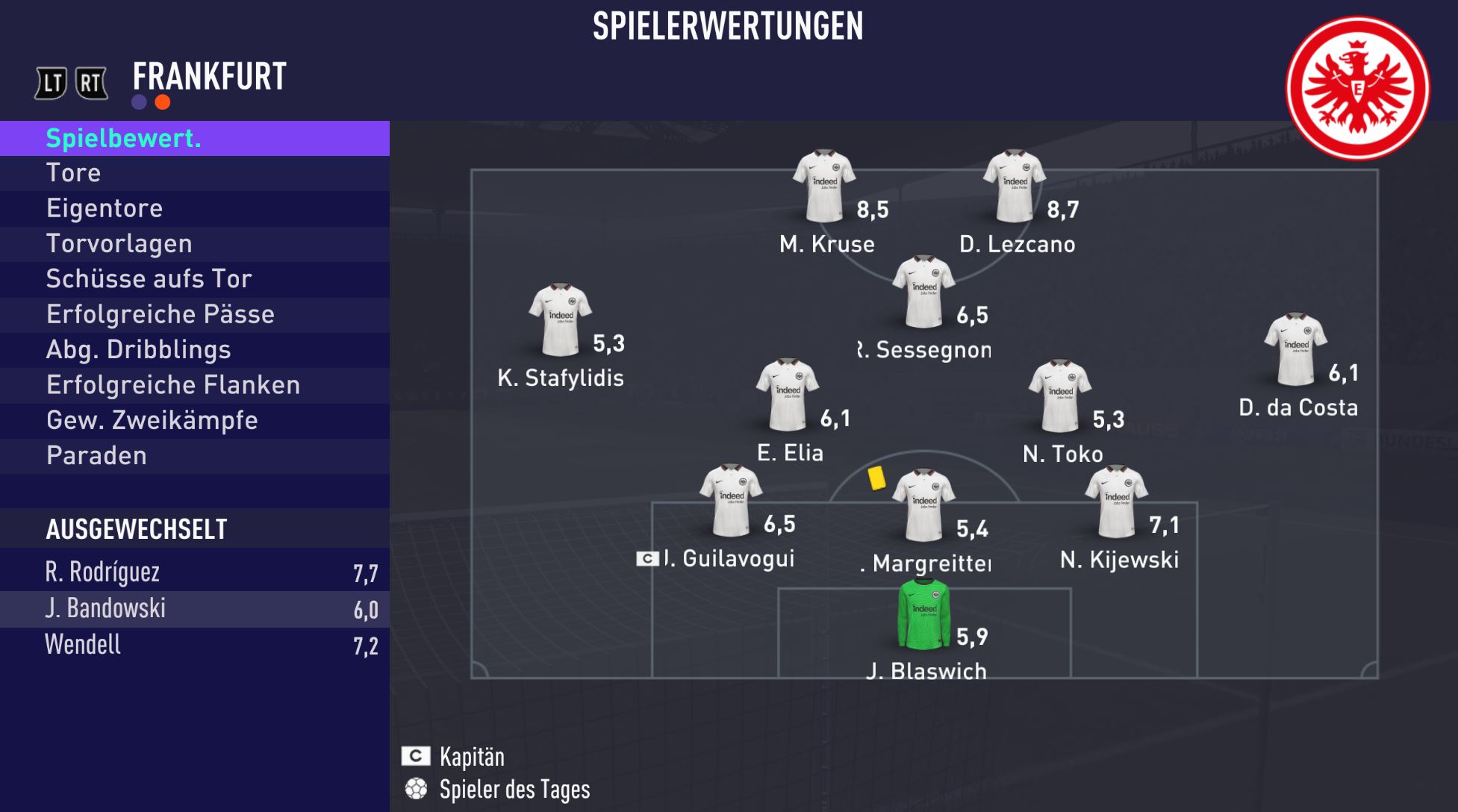Select D. da Costa's player shirt
Viewport: 1458px width, 812px height.
[1295, 349]
